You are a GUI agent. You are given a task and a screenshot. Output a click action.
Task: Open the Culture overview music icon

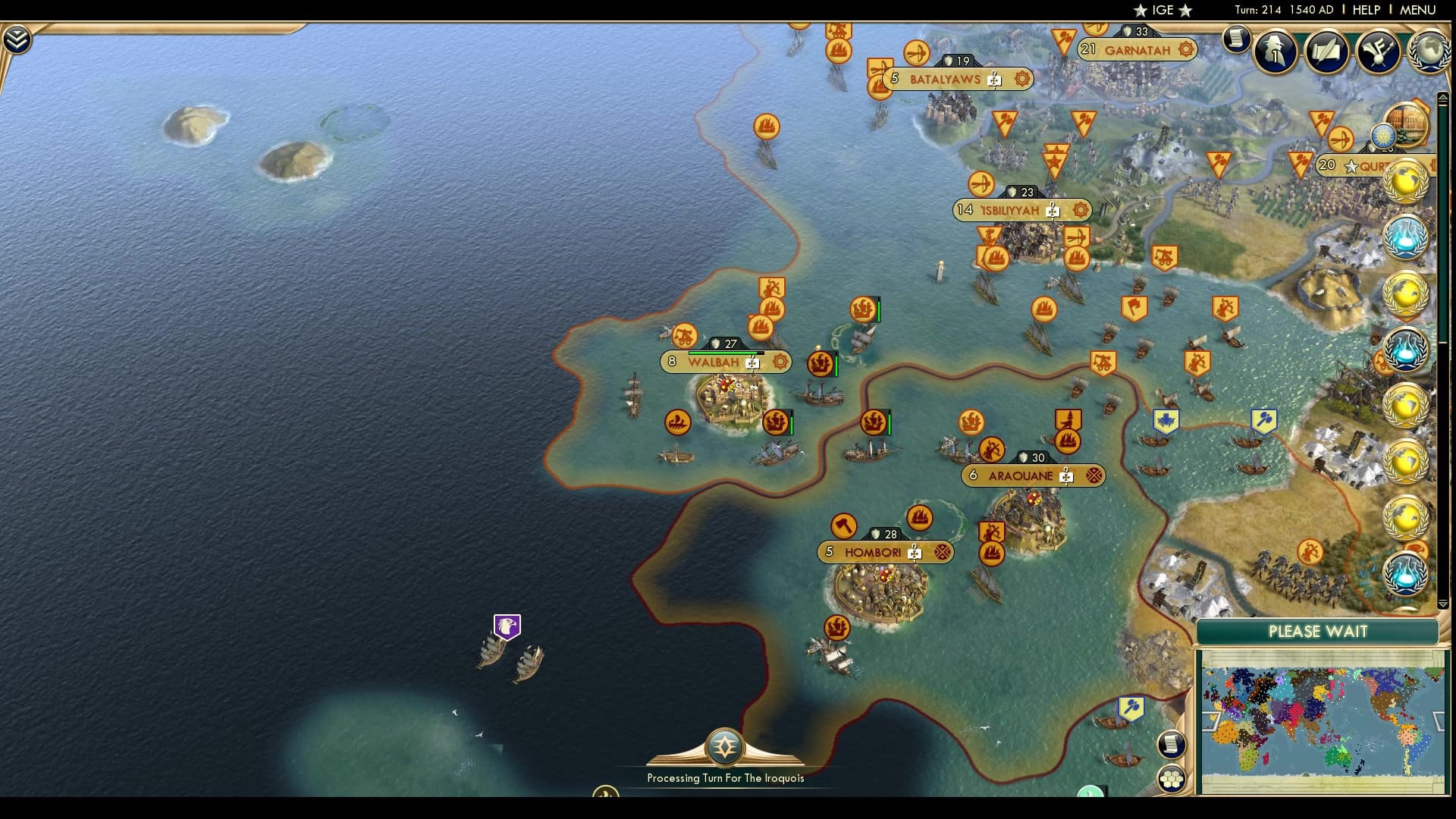pyautogui.click(x=1379, y=51)
